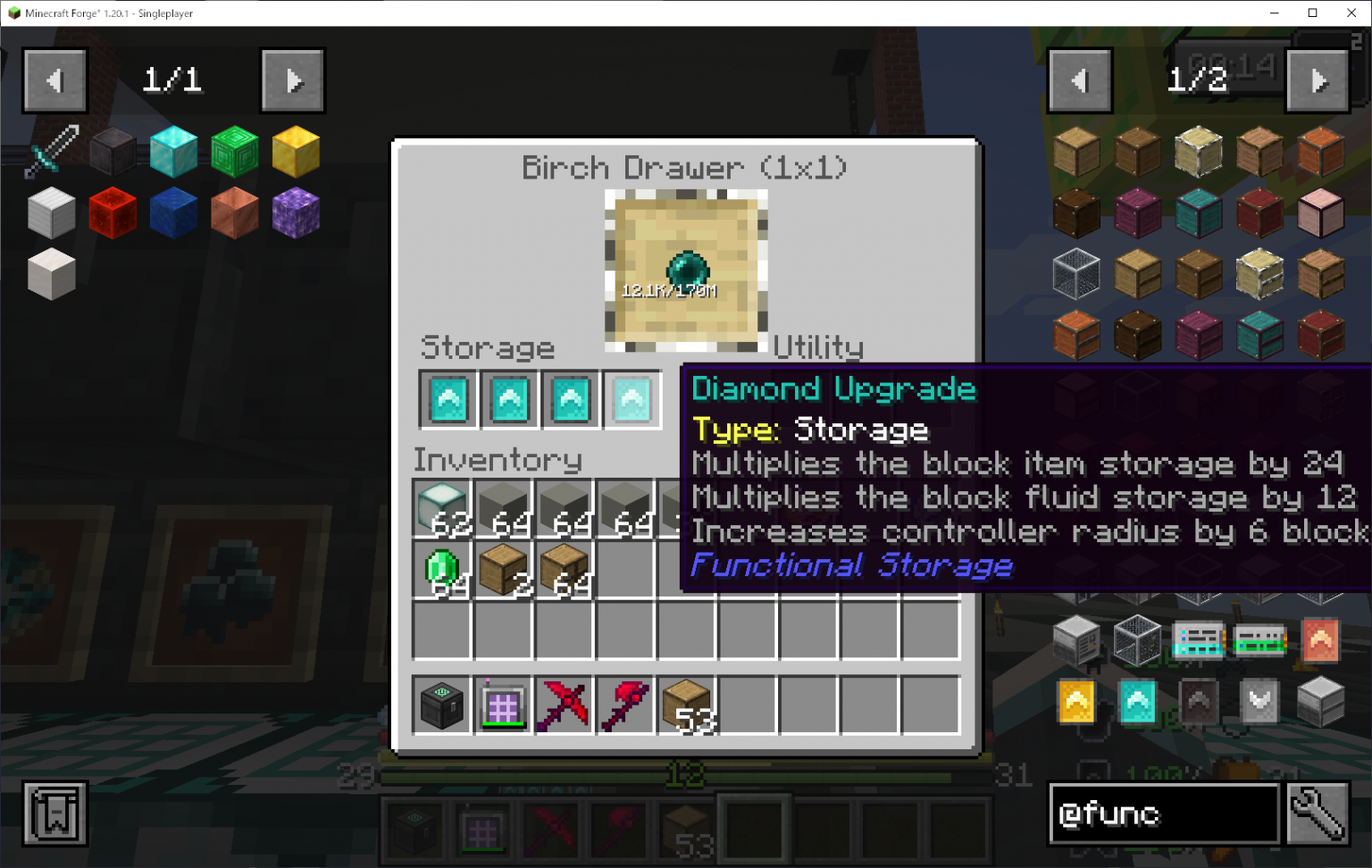Select the redstone block bookmark
This screenshot has height=868, width=1372.
point(113,212)
